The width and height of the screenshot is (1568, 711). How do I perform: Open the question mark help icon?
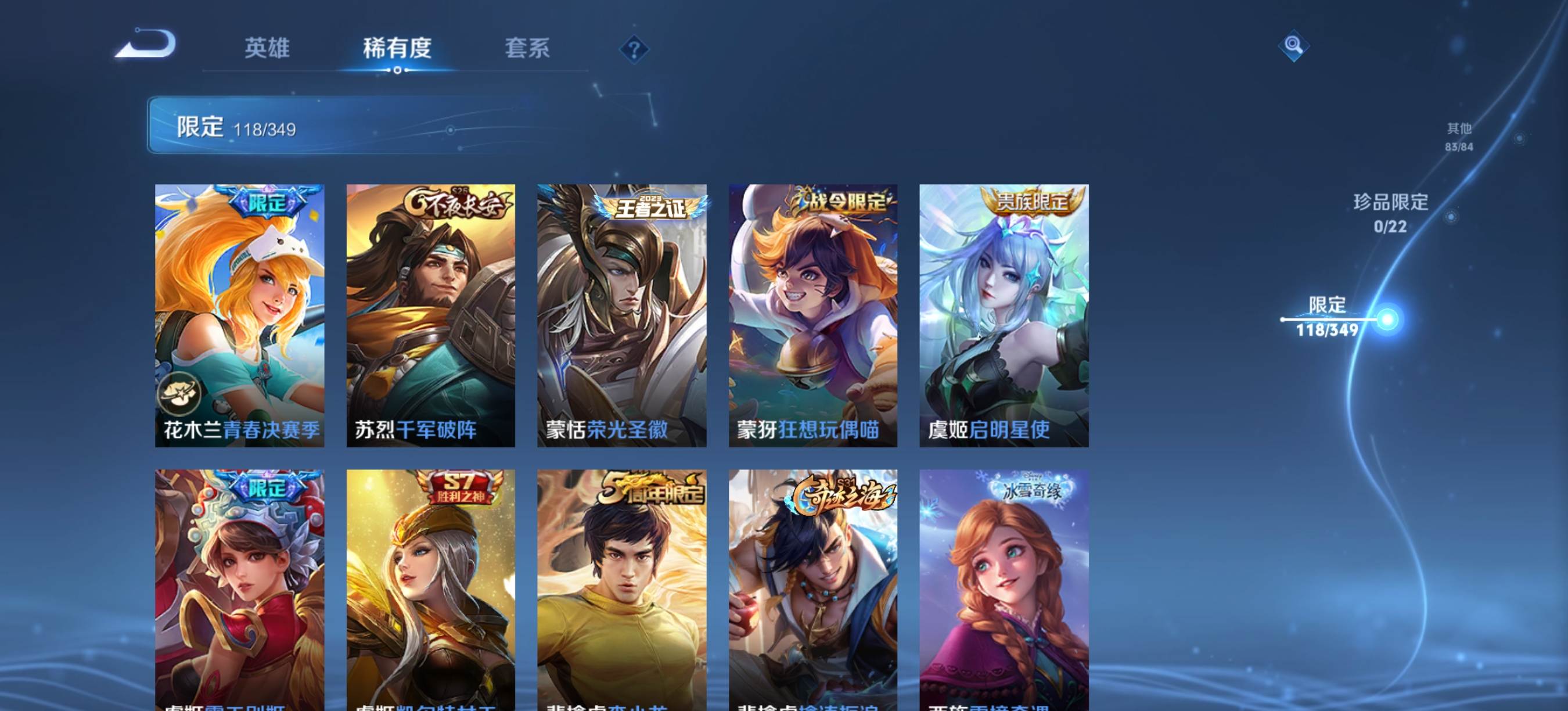pyautogui.click(x=634, y=49)
